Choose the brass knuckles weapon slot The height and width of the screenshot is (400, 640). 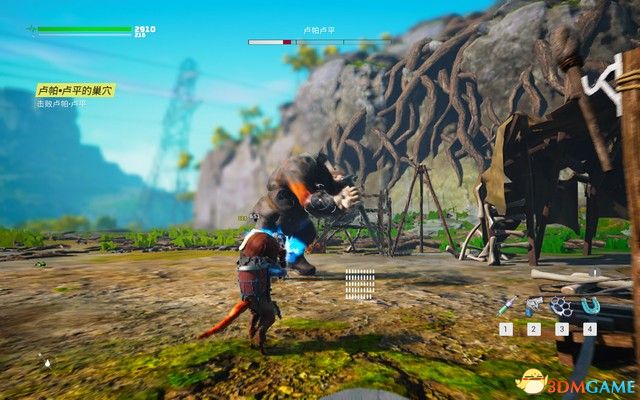[561, 306]
